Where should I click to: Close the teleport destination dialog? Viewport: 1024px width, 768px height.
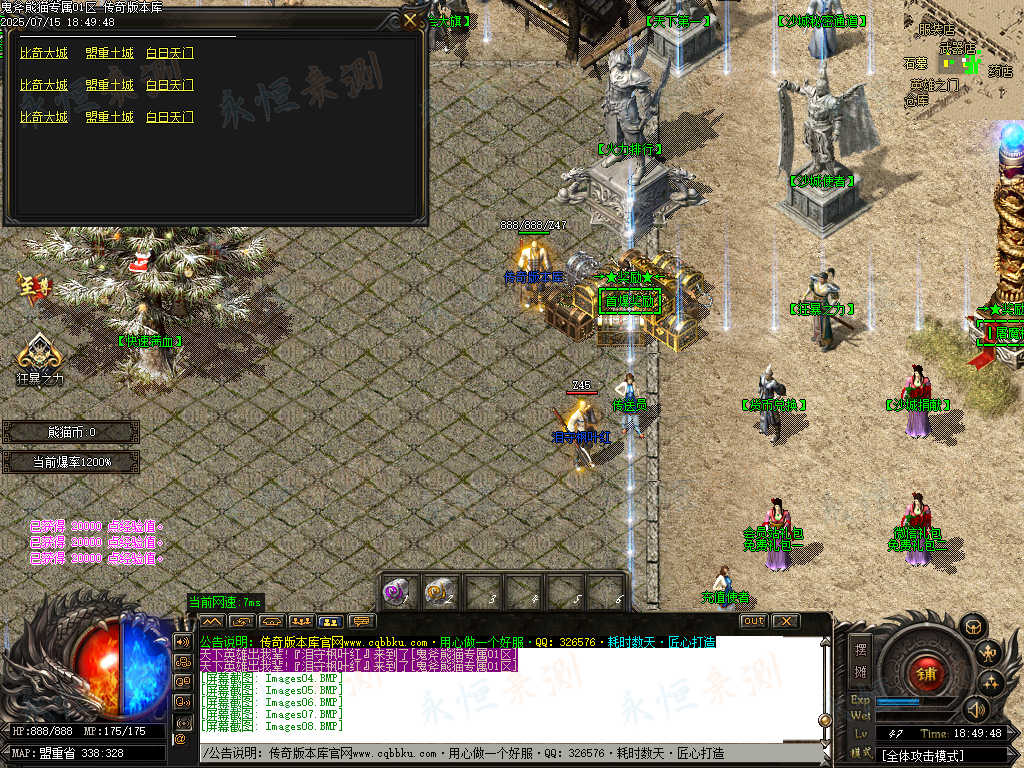point(411,20)
